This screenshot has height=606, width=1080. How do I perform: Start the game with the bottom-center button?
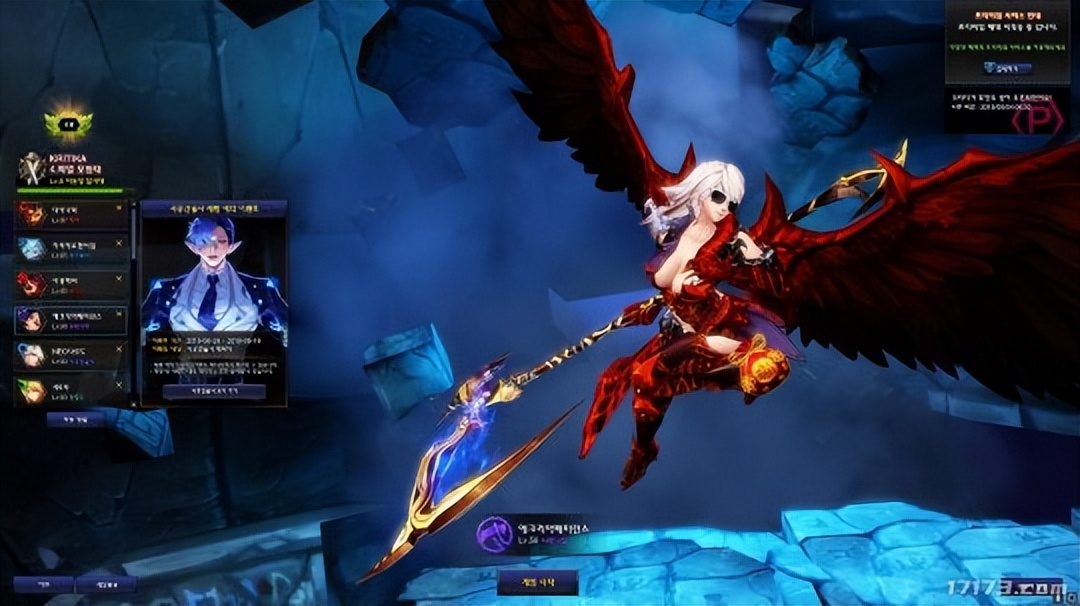click(537, 582)
